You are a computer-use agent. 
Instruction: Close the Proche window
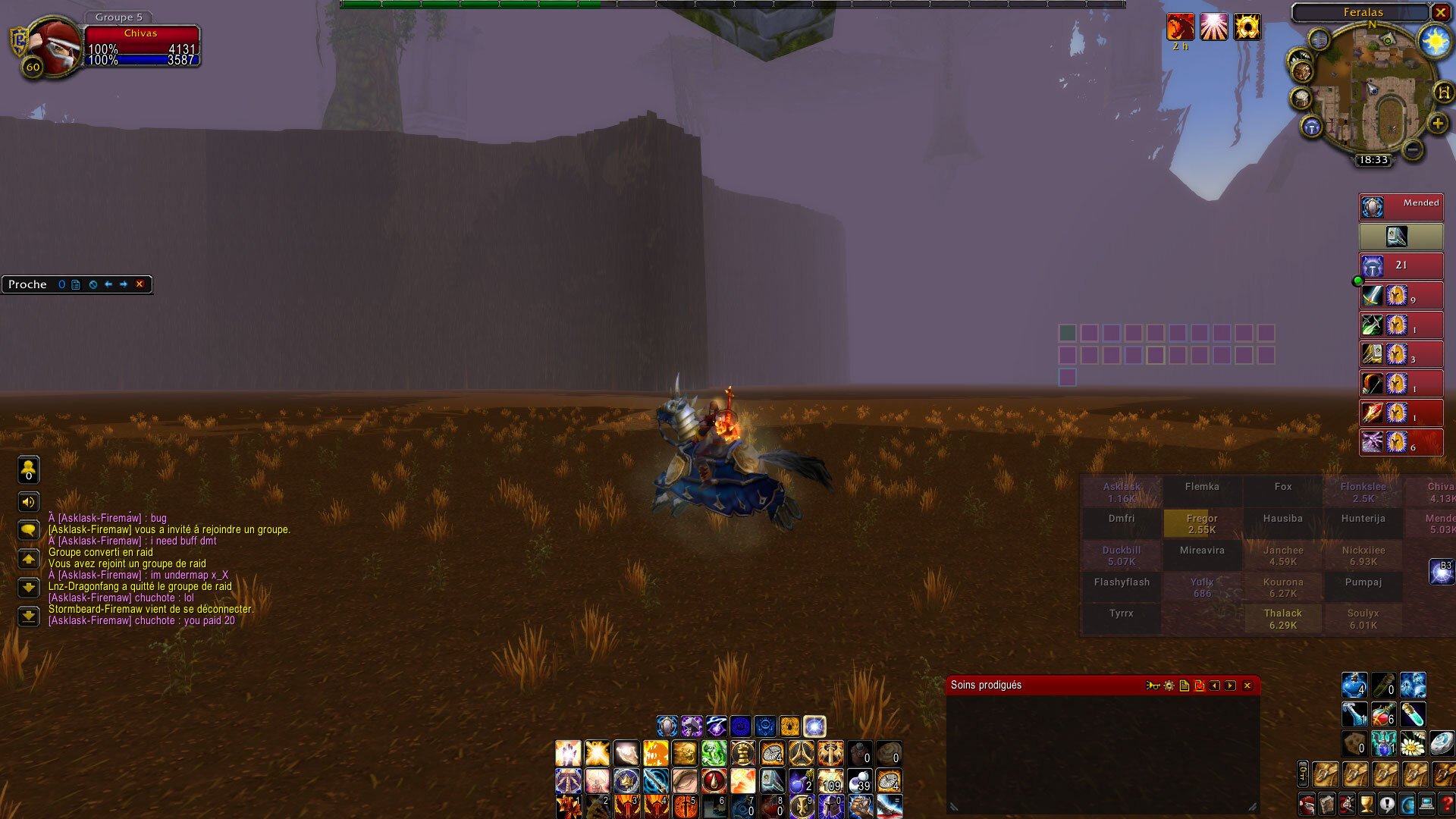pos(140,284)
